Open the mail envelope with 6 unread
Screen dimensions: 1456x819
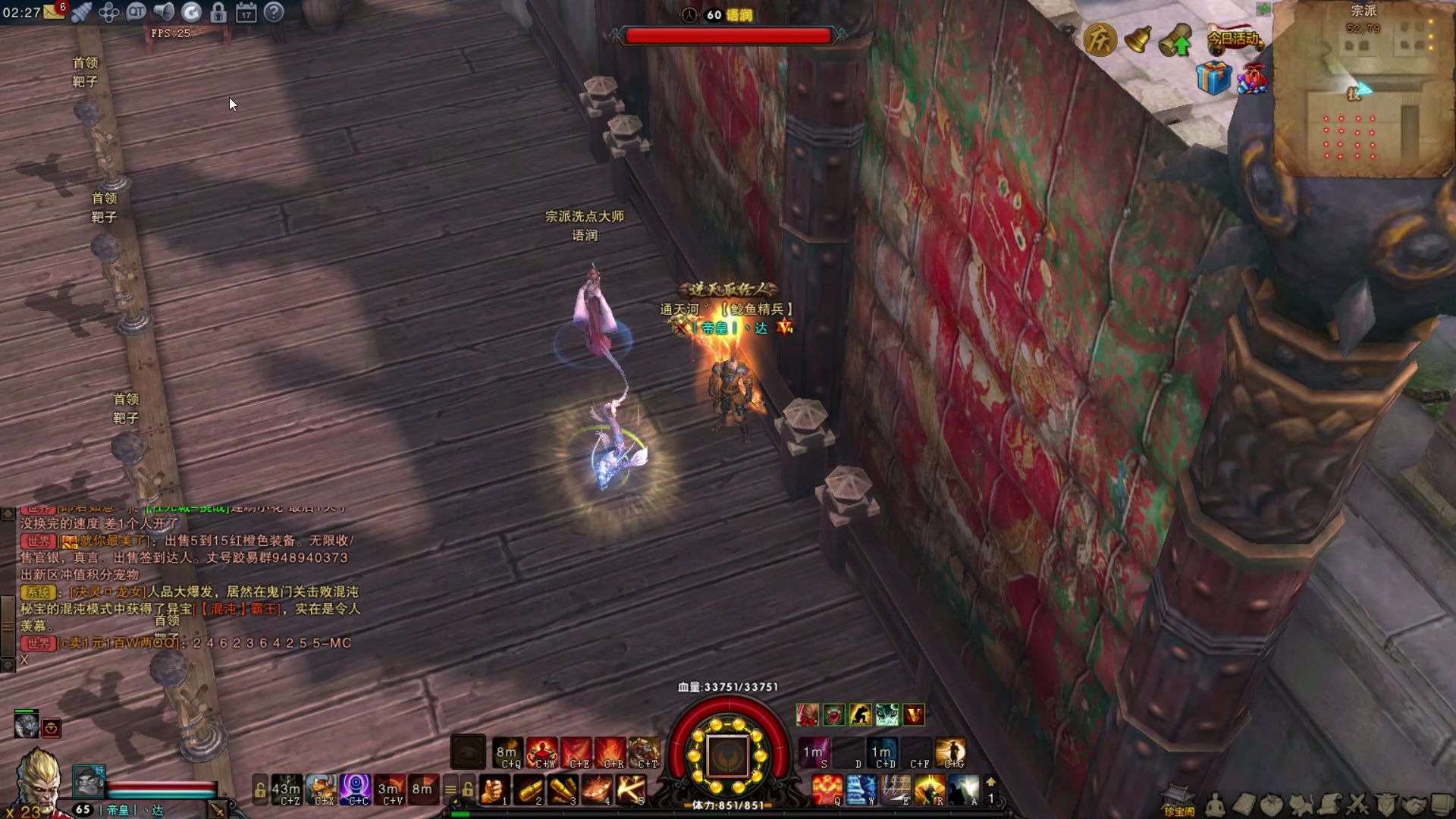[x=55, y=11]
